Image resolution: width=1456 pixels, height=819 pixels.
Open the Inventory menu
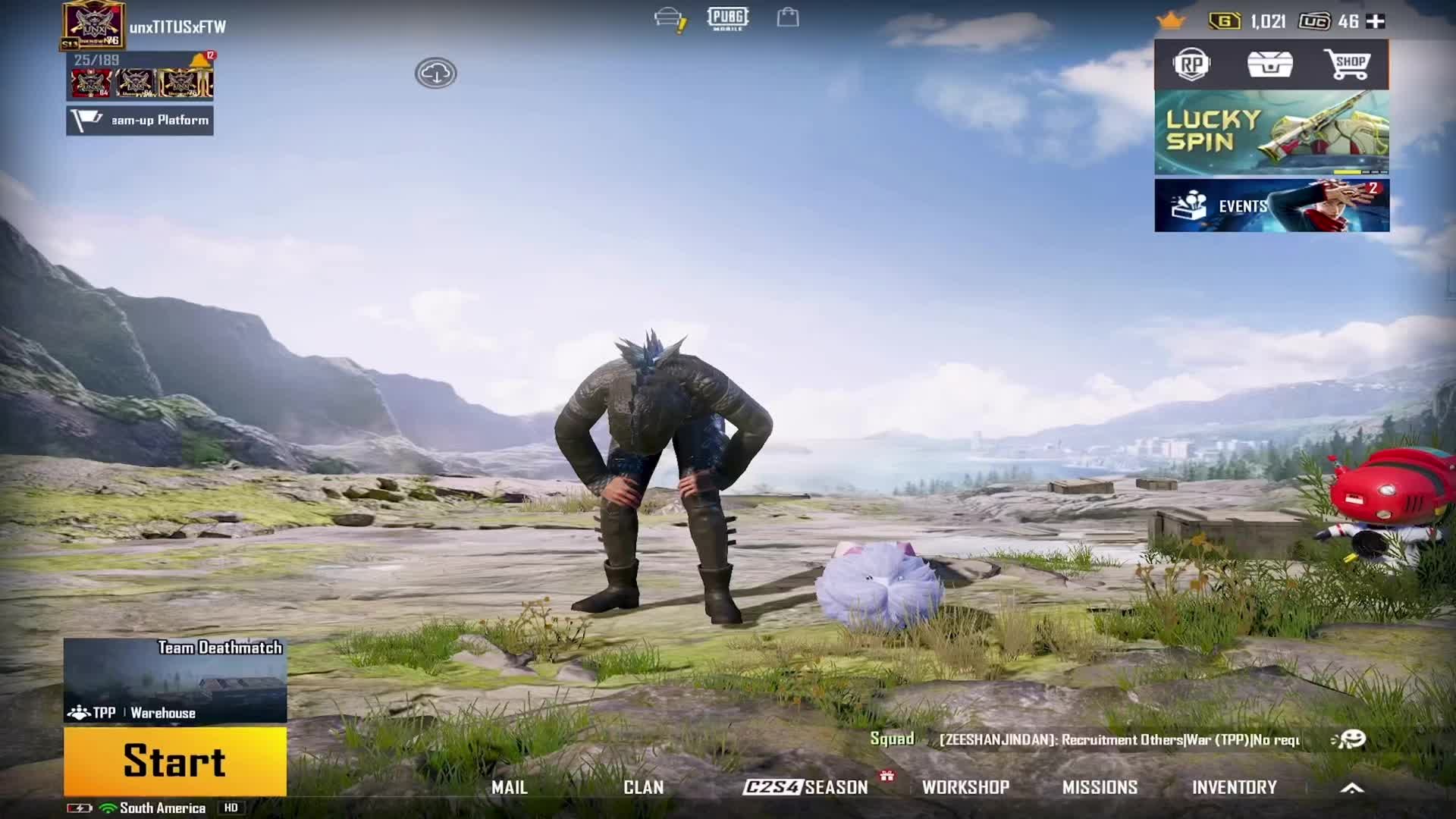pyautogui.click(x=1234, y=787)
